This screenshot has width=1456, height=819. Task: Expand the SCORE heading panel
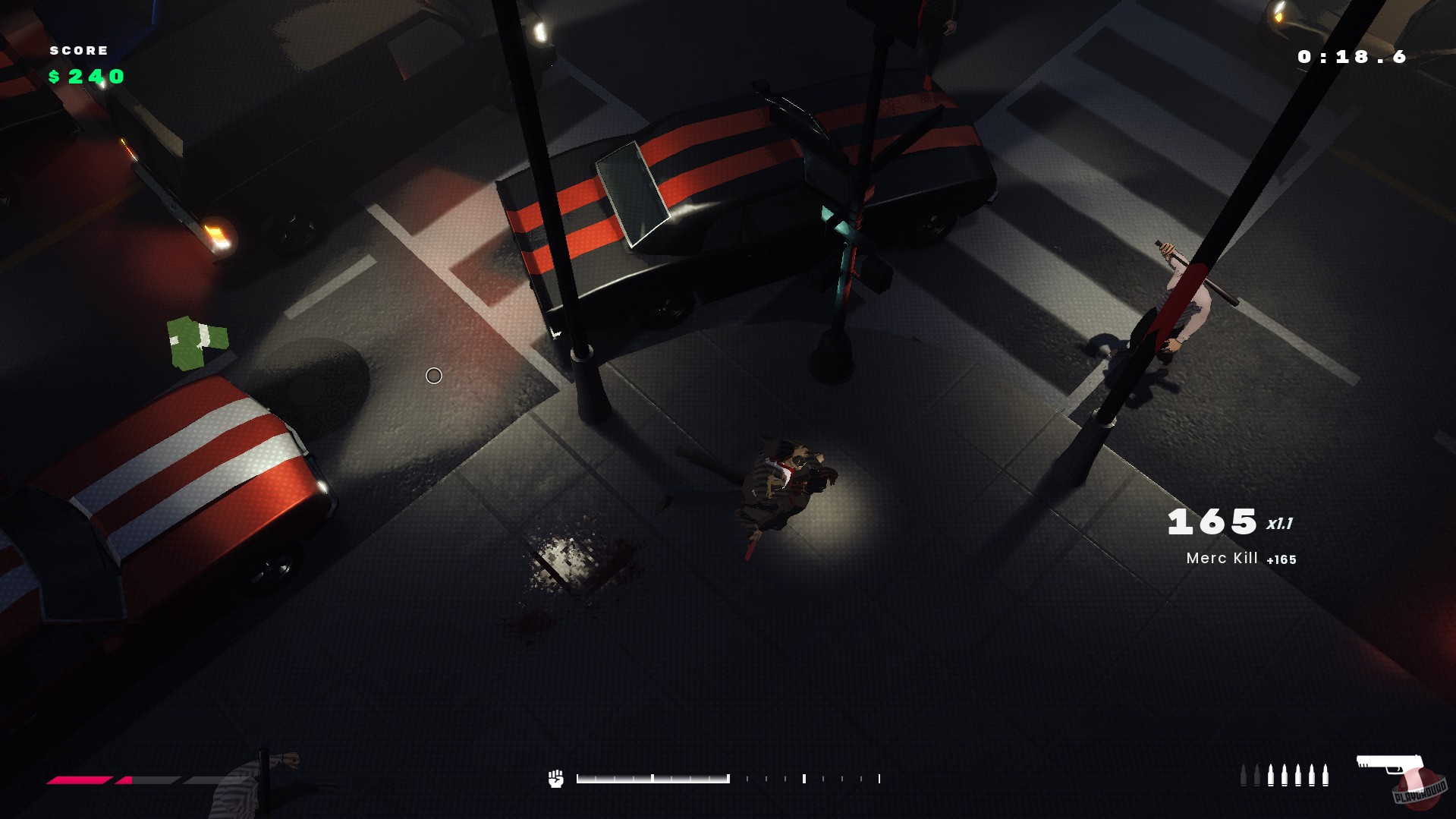[77, 50]
